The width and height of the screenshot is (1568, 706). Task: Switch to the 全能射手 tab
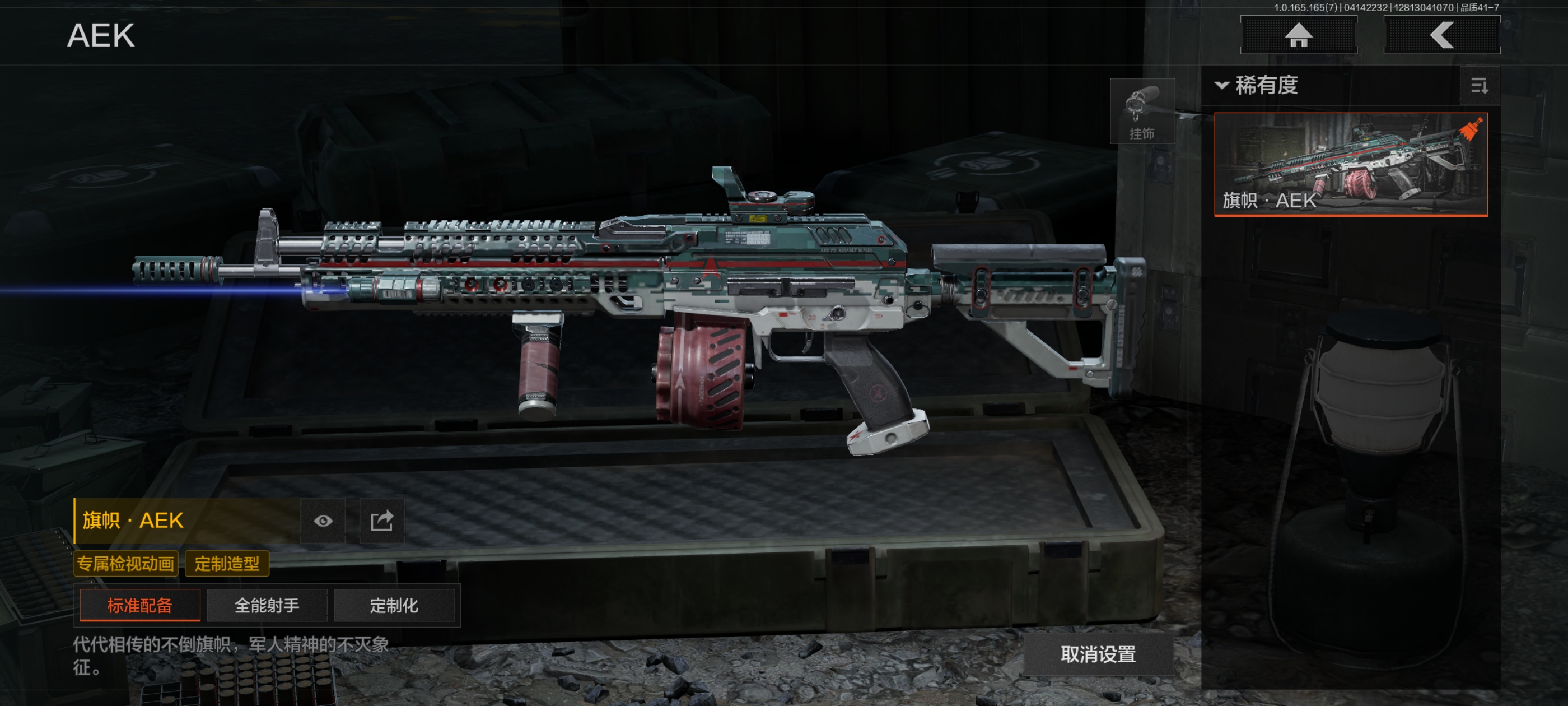click(267, 606)
